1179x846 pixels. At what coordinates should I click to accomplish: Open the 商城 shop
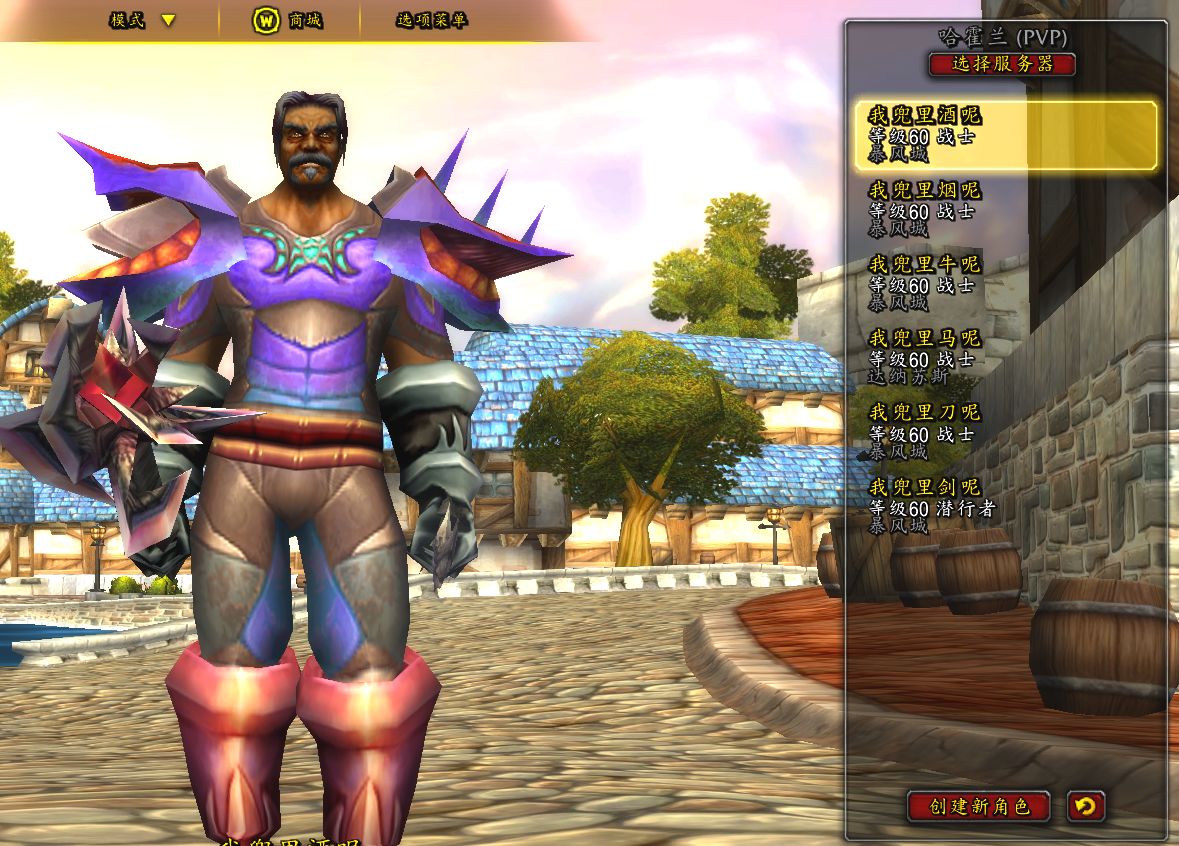tap(287, 20)
